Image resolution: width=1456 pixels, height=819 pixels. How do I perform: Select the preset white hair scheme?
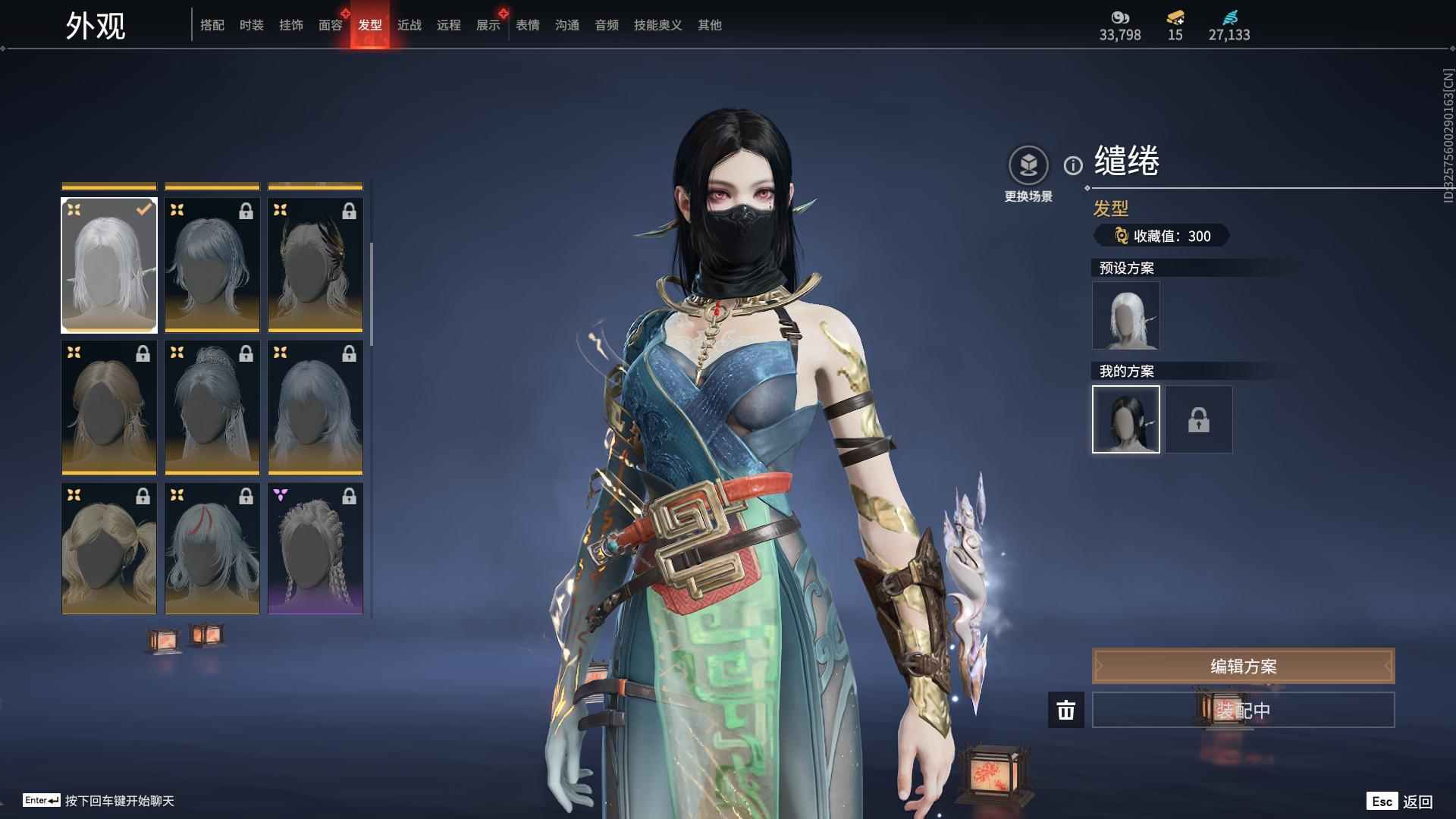pyautogui.click(x=1125, y=315)
